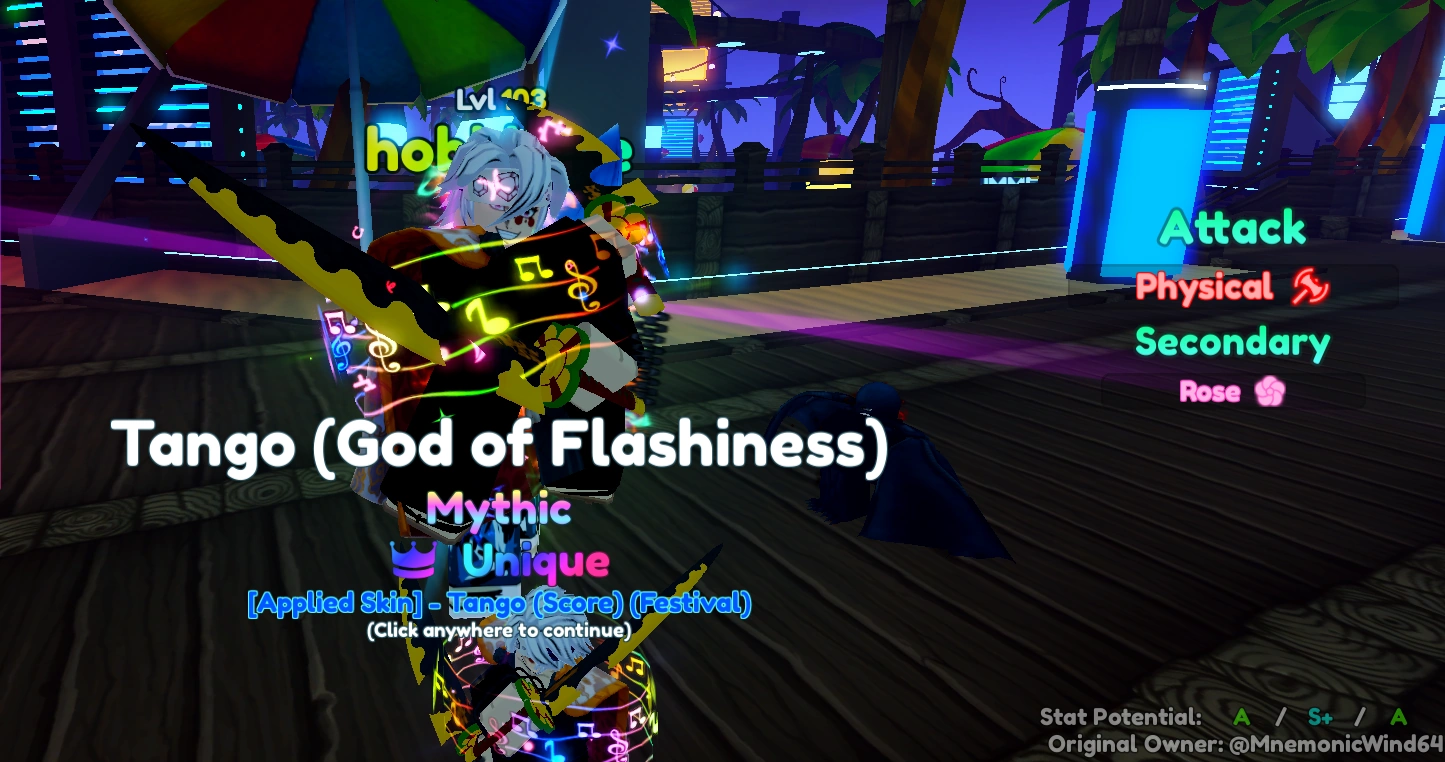Image resolution: width=1445 pixels, height=762 pixels.
Task: Switch to the Rose secondary tab
Action: tap(1211, 391)
